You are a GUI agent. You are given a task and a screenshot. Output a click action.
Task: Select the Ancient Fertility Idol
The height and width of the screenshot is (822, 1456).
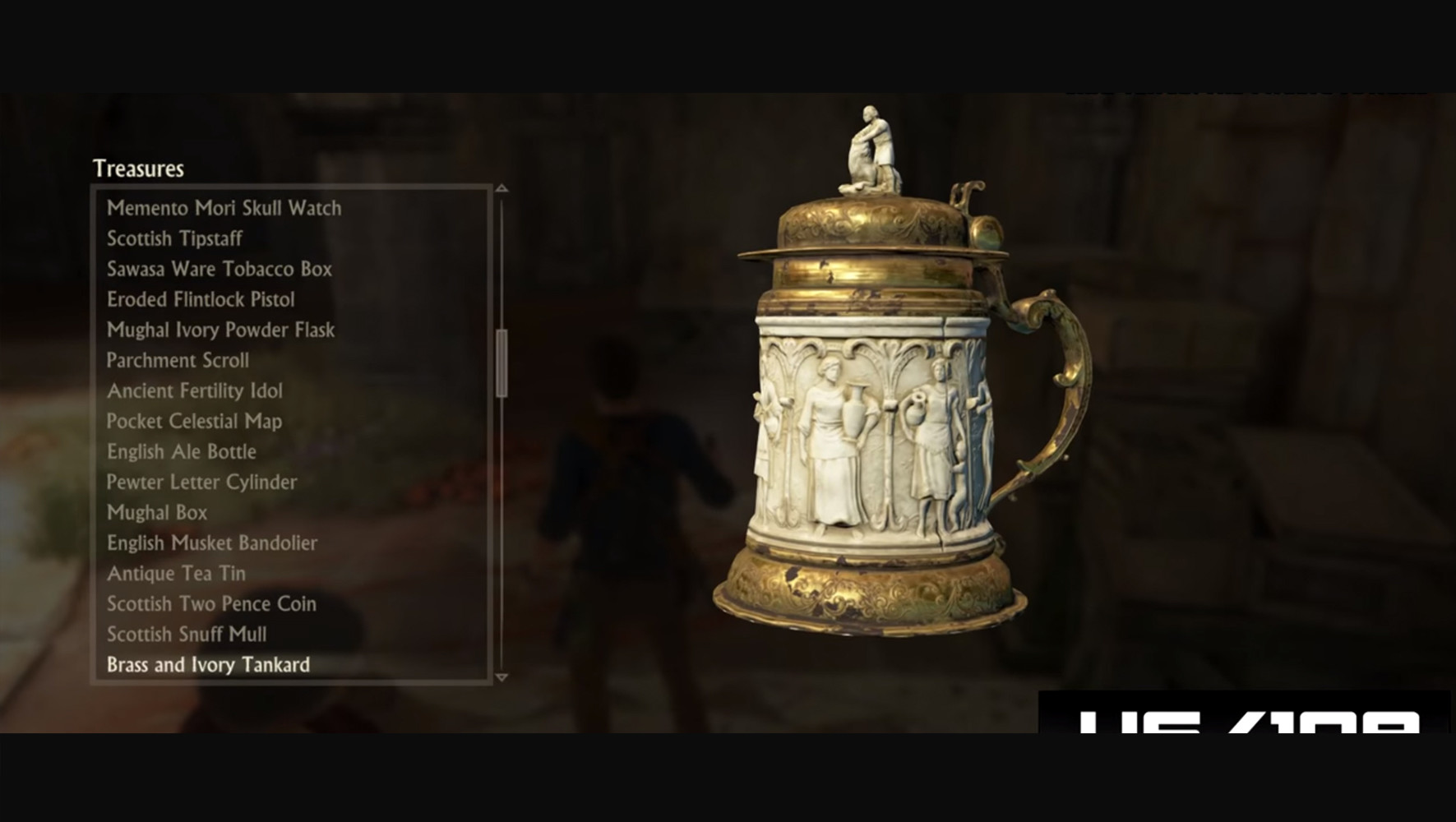pos(195,391)
